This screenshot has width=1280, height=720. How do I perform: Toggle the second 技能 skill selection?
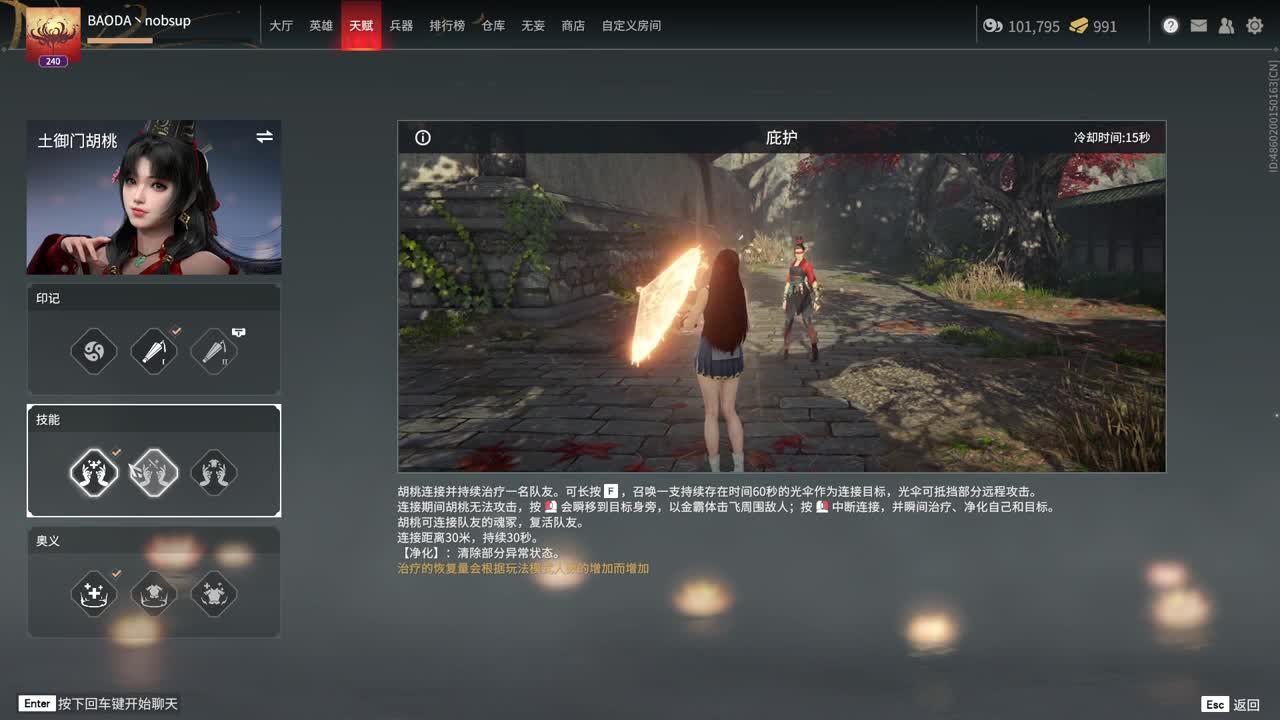(x=153, y=473)
